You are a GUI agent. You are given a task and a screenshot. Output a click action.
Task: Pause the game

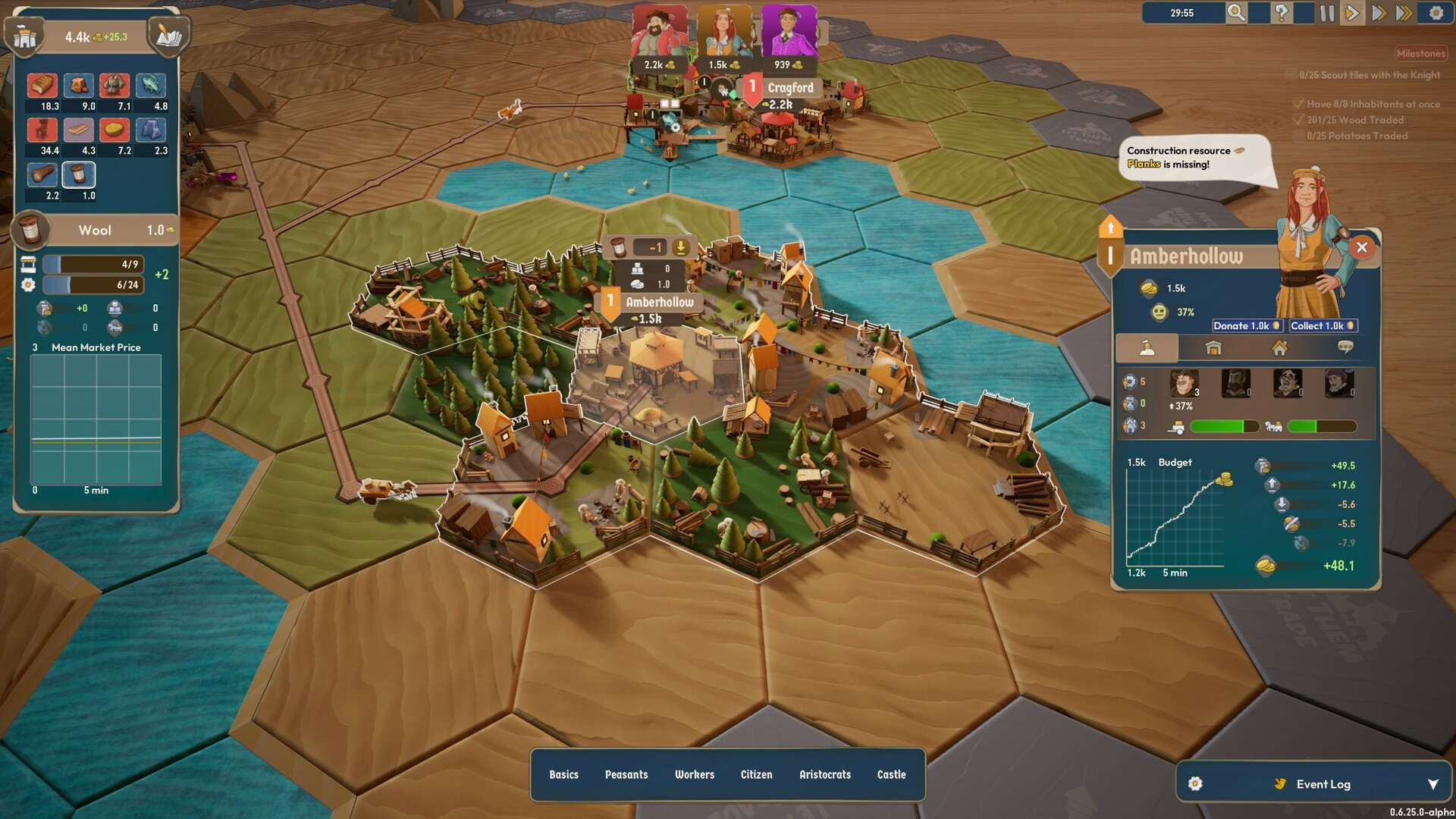1327,13
